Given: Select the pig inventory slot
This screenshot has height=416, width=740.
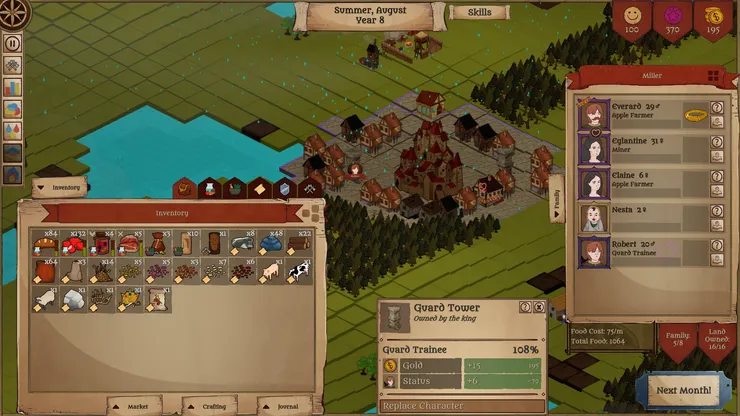Looking at the screenshot, I should point(270,270).
